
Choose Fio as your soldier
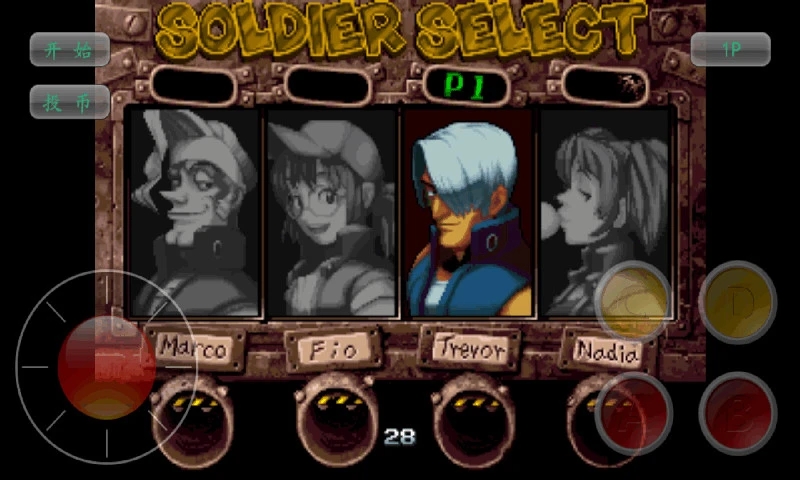tap(331, 212)
